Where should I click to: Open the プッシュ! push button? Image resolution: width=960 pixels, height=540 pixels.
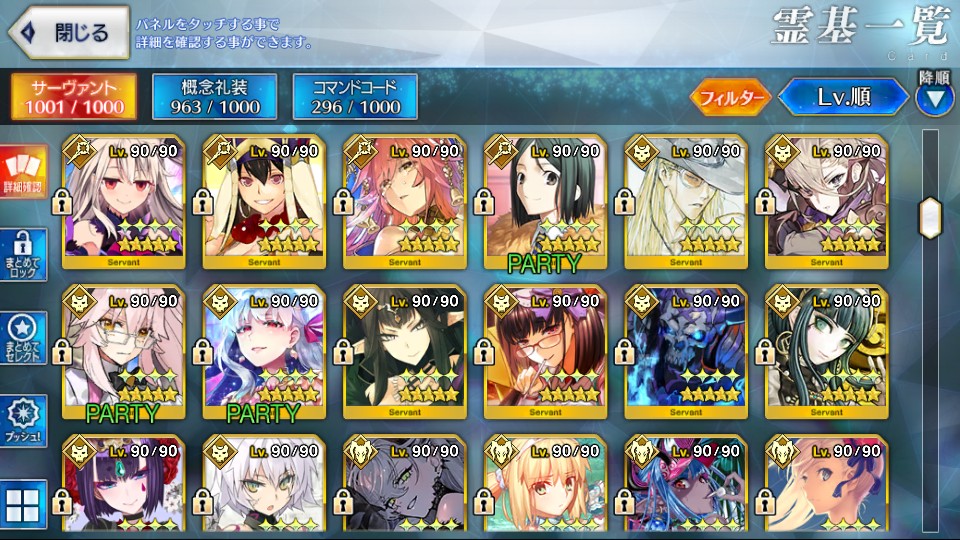tap(24, 420)
